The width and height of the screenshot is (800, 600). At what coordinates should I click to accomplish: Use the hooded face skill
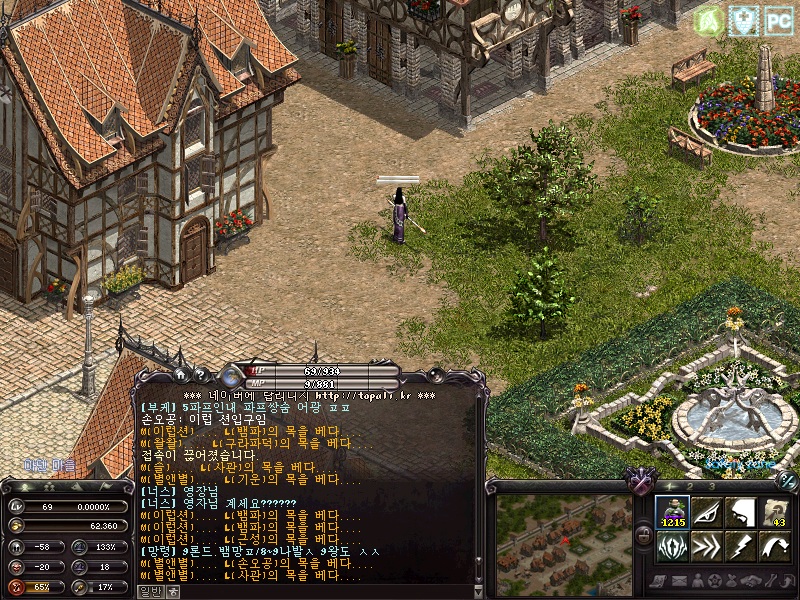(741, 513)
